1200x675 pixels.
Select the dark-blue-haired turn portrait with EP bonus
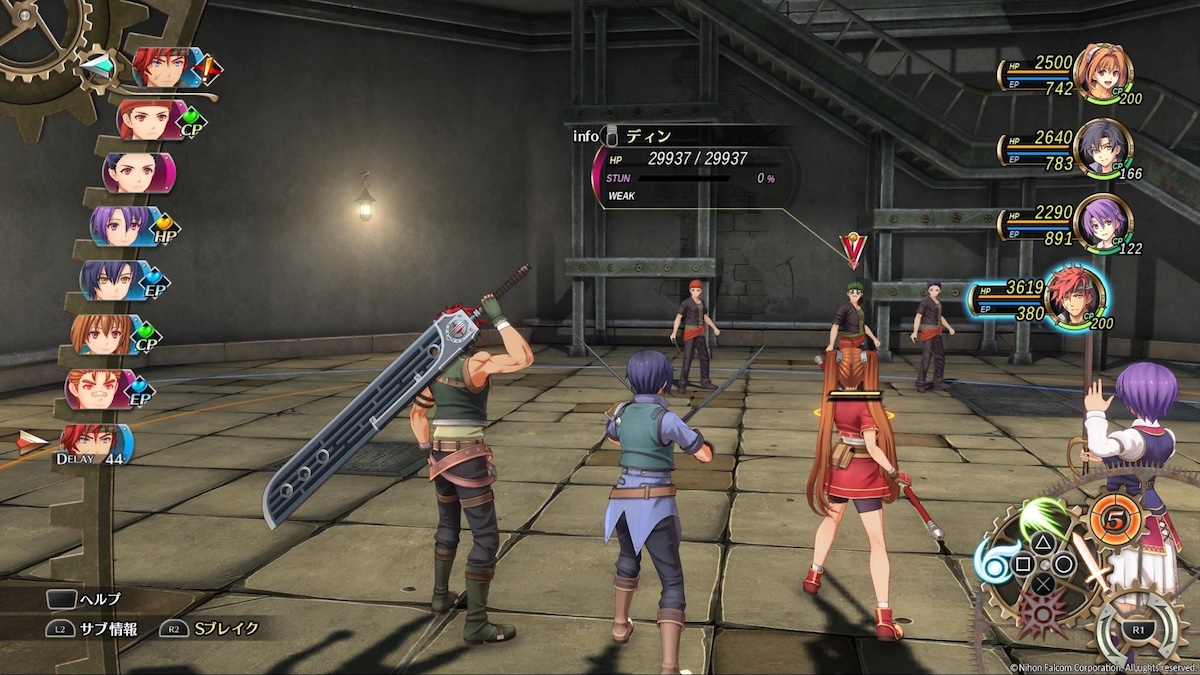pos(112,280)
